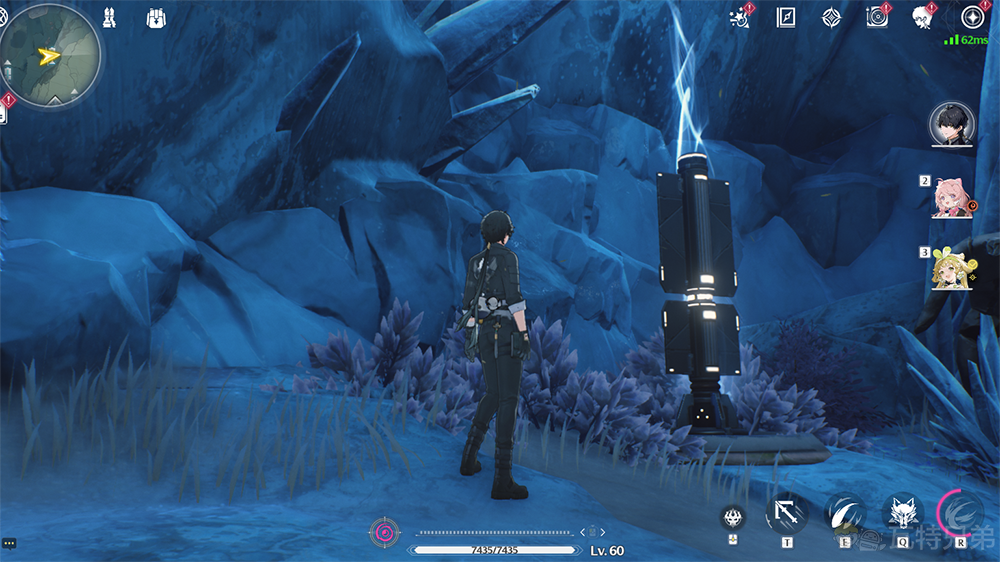Click the pink target icon near health bar
Viewport: 1000px width, 562px height.
click(383, 532)
